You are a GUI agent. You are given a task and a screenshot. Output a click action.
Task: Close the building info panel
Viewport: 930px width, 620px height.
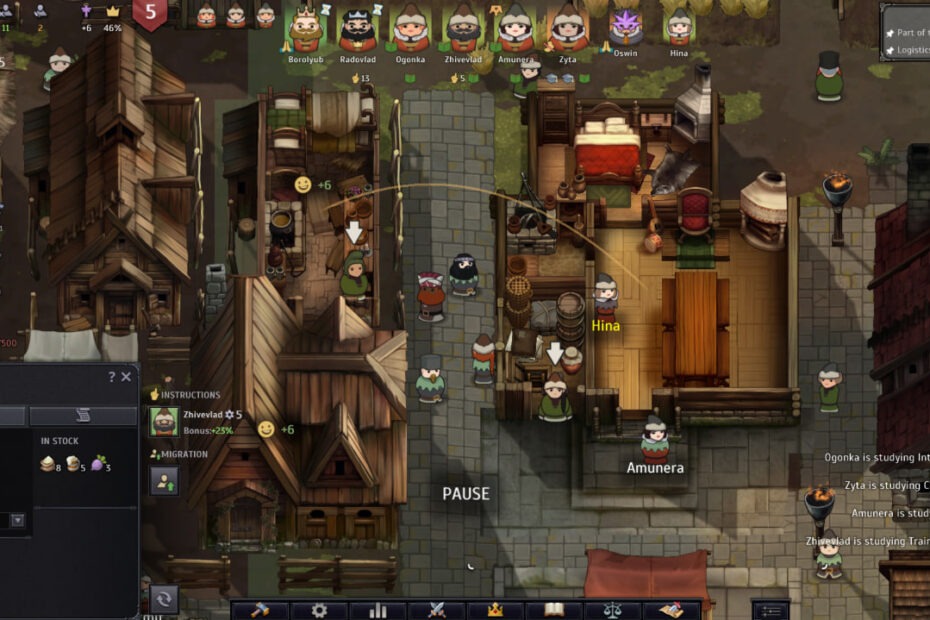(x=126, y=377)
